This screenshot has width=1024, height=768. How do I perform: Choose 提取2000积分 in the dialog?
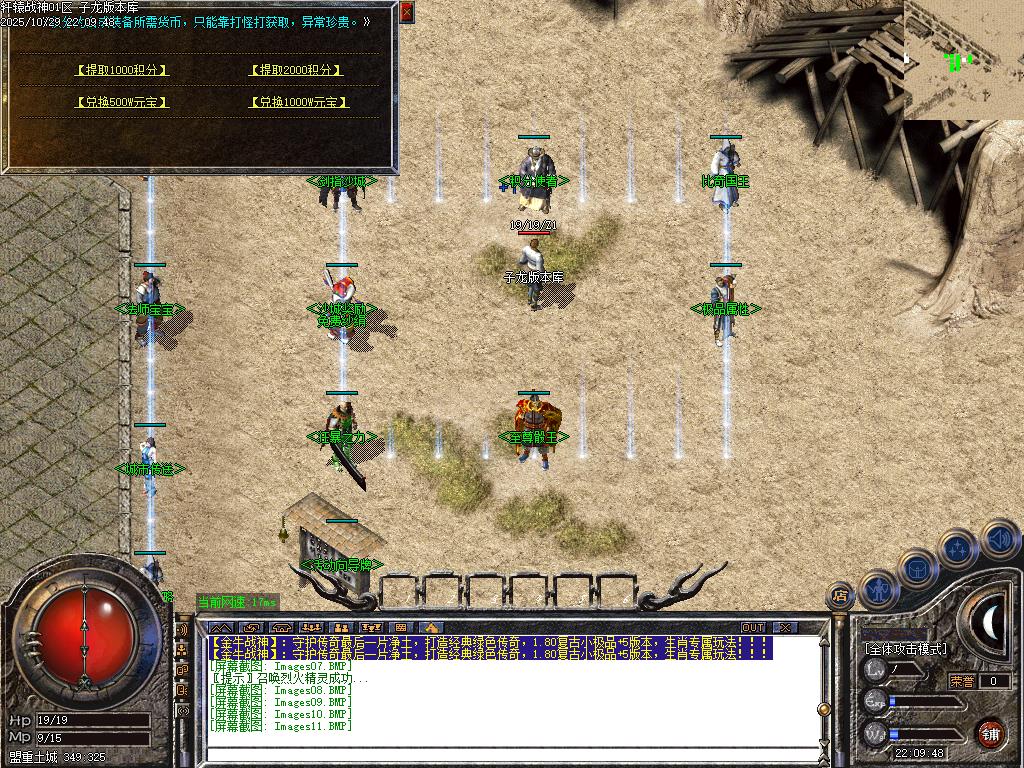coord(296,70)
